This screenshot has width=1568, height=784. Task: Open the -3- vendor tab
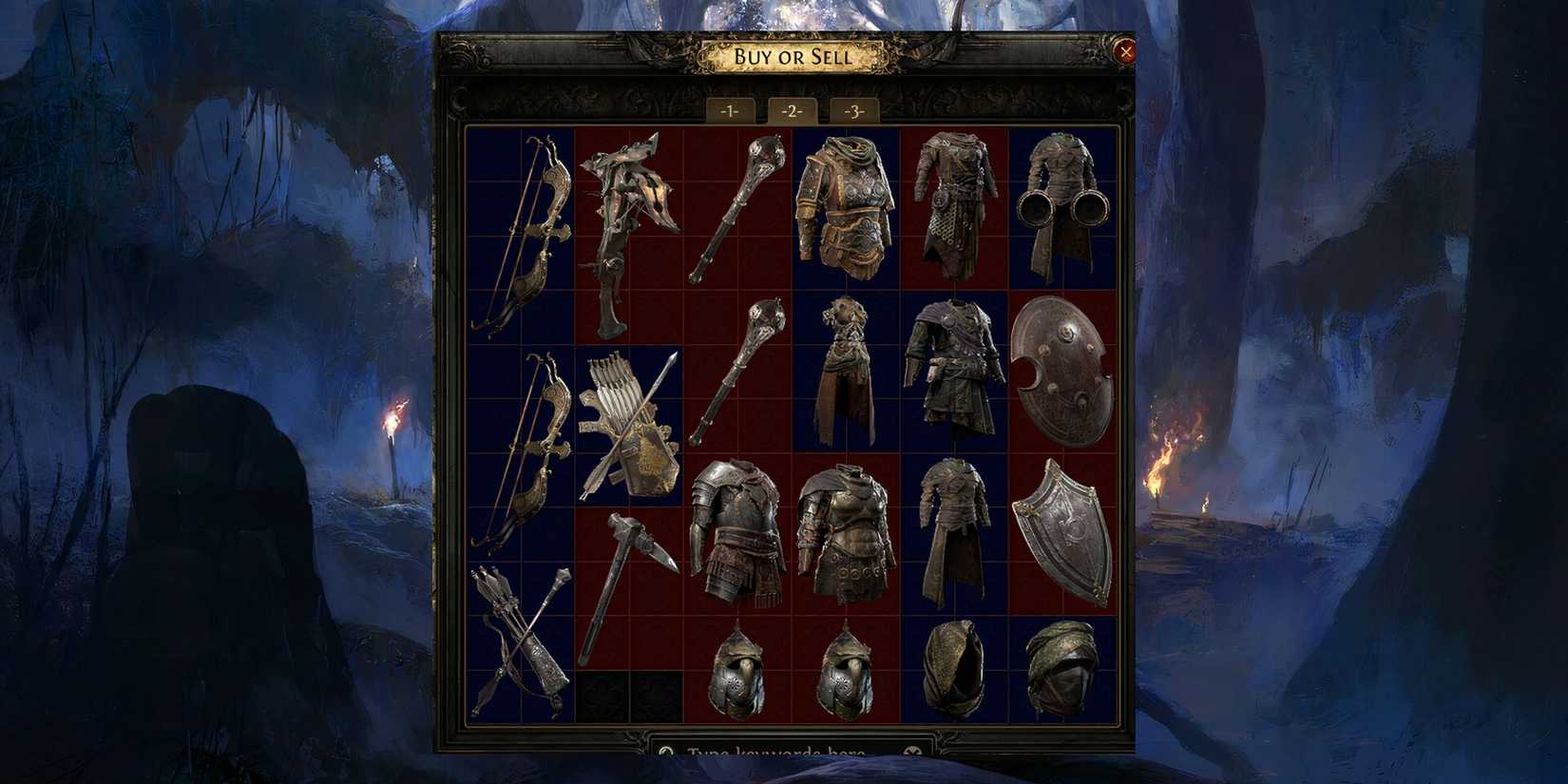(853, 110)
